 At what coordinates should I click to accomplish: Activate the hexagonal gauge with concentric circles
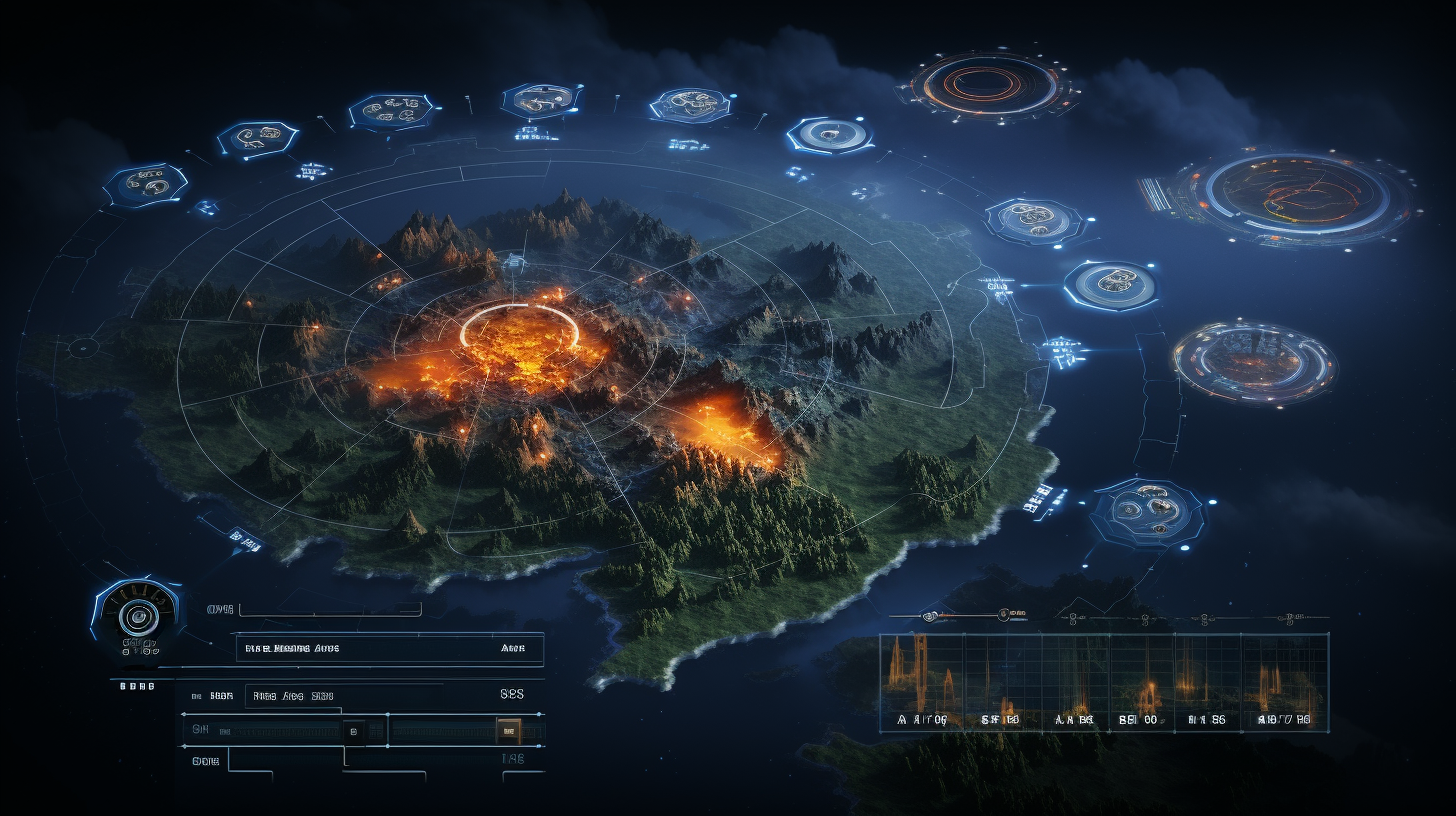138,613
